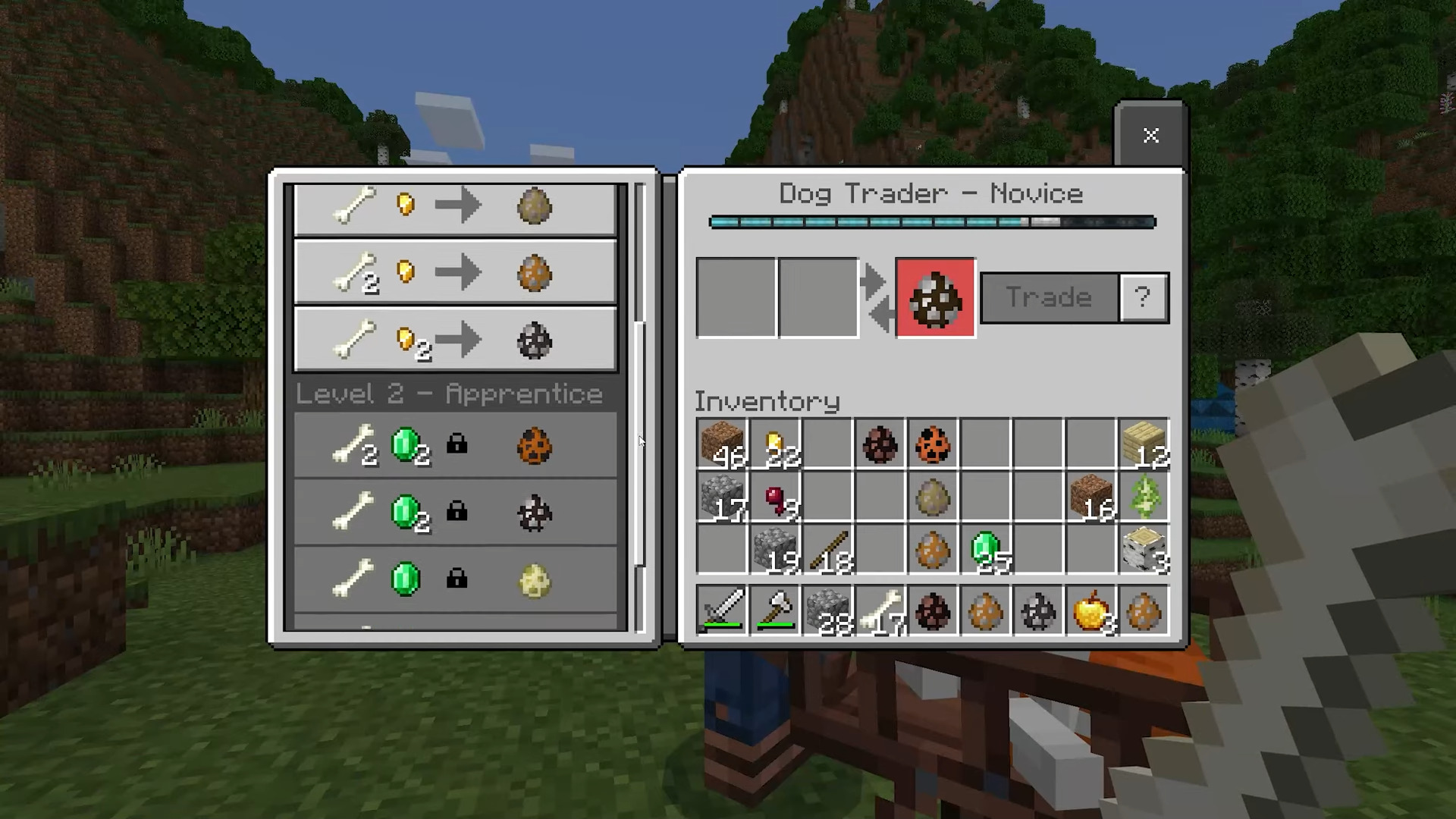Select the locked one-emerald yellow egg trade

[x=455, y=580]
